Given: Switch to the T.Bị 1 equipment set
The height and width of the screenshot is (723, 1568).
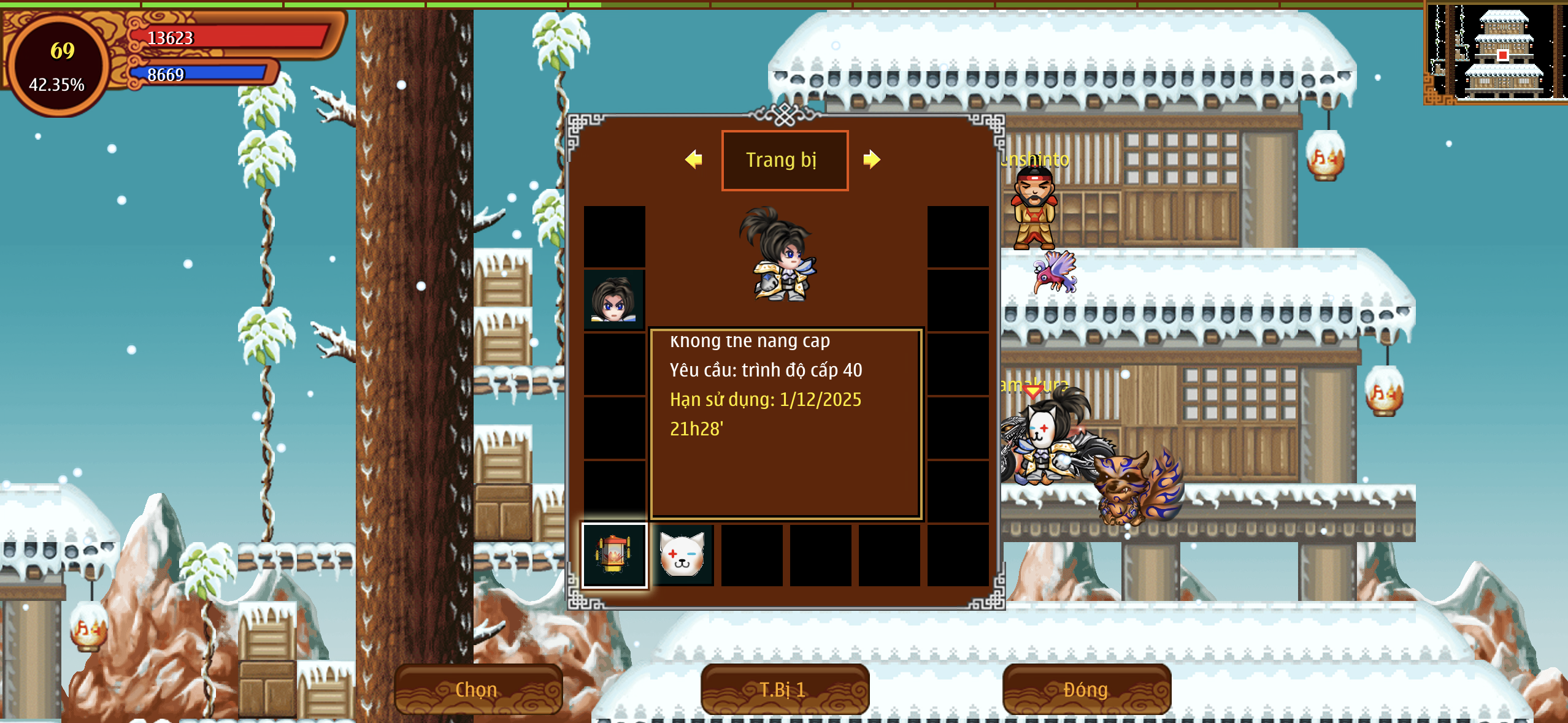Looking at the screenshot, I should [784, 689].
